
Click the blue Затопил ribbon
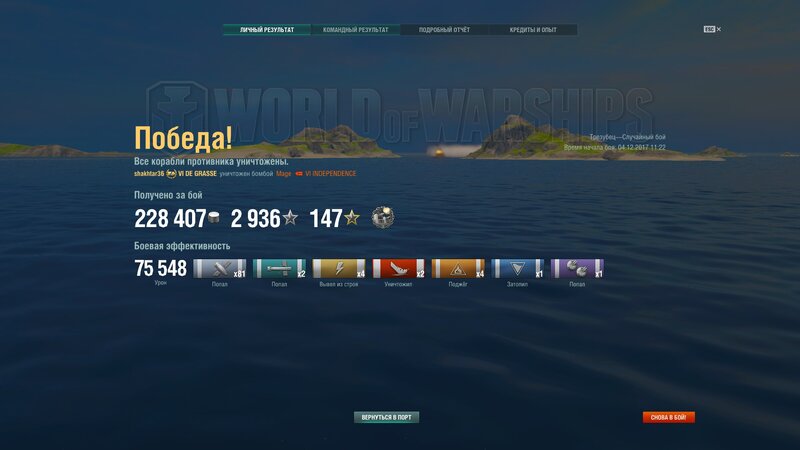[x=518, y=268]
